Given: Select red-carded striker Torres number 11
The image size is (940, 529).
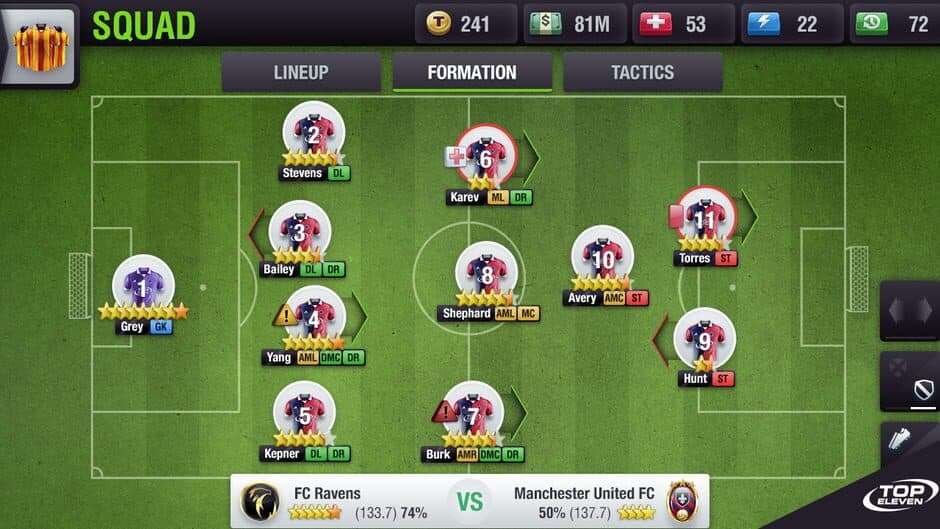Looking at the screenshot, I should point(706,218).
